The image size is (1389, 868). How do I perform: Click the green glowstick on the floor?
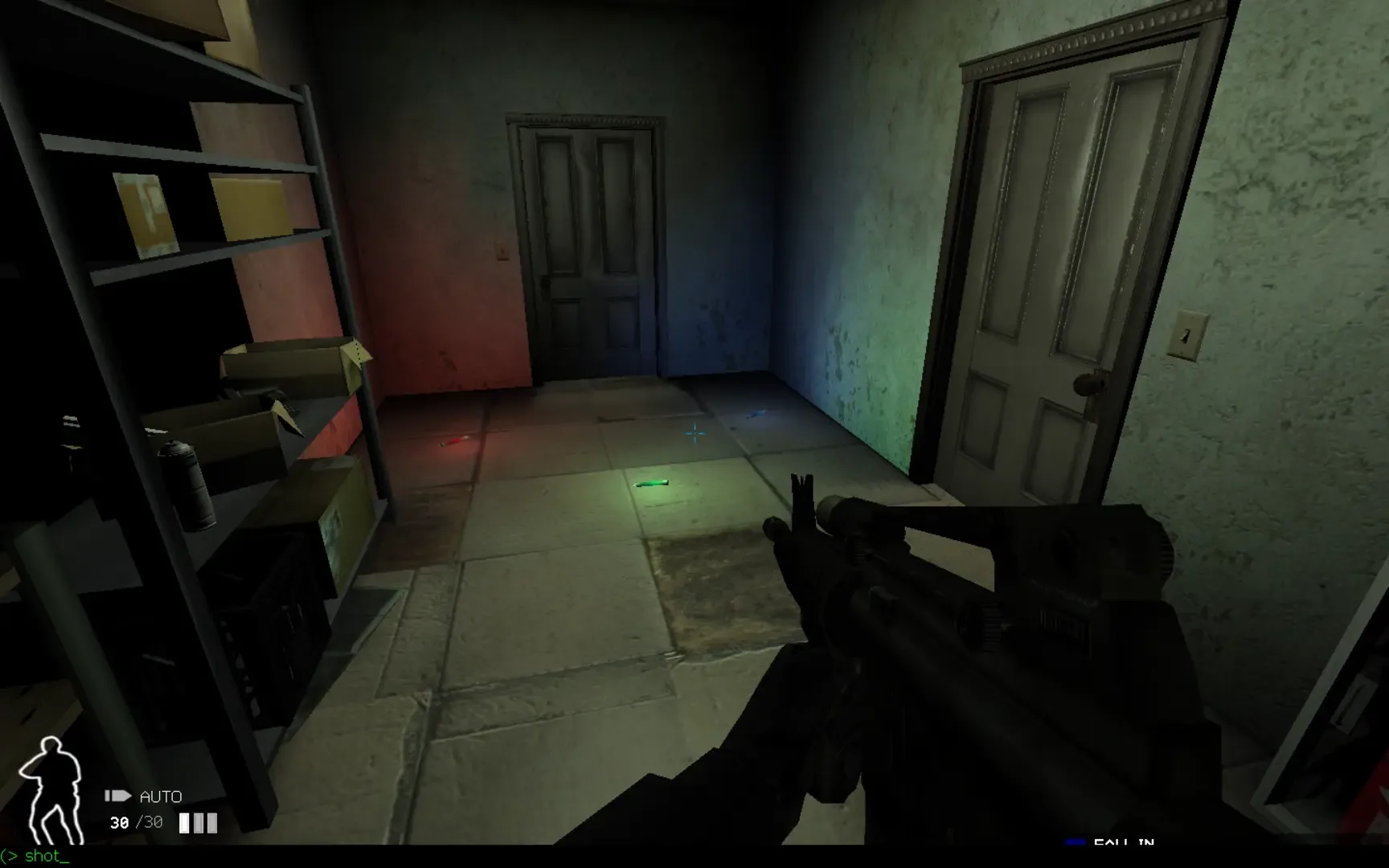click(653, 483)
